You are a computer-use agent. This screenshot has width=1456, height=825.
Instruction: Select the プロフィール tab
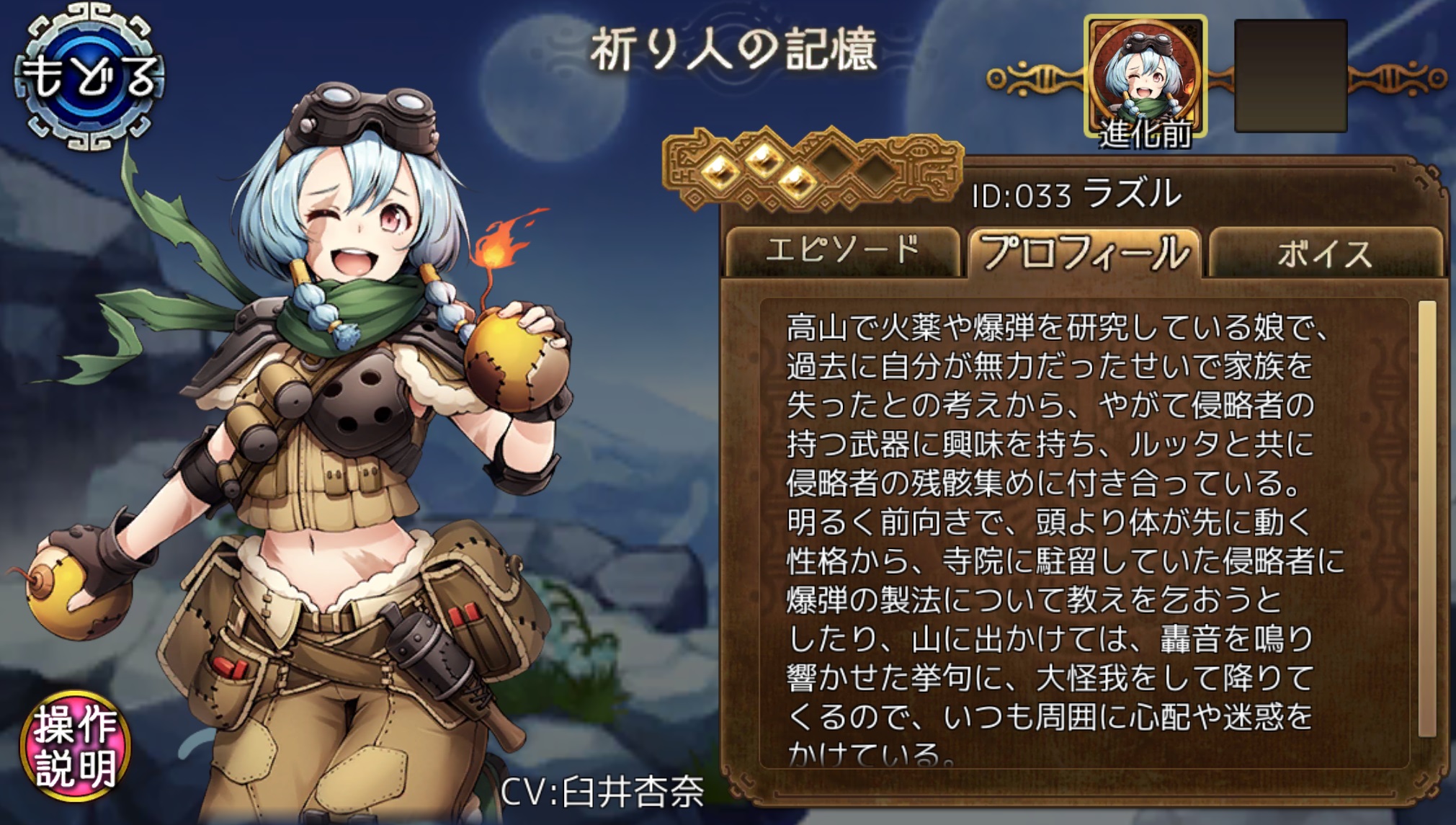(1085, 251)
